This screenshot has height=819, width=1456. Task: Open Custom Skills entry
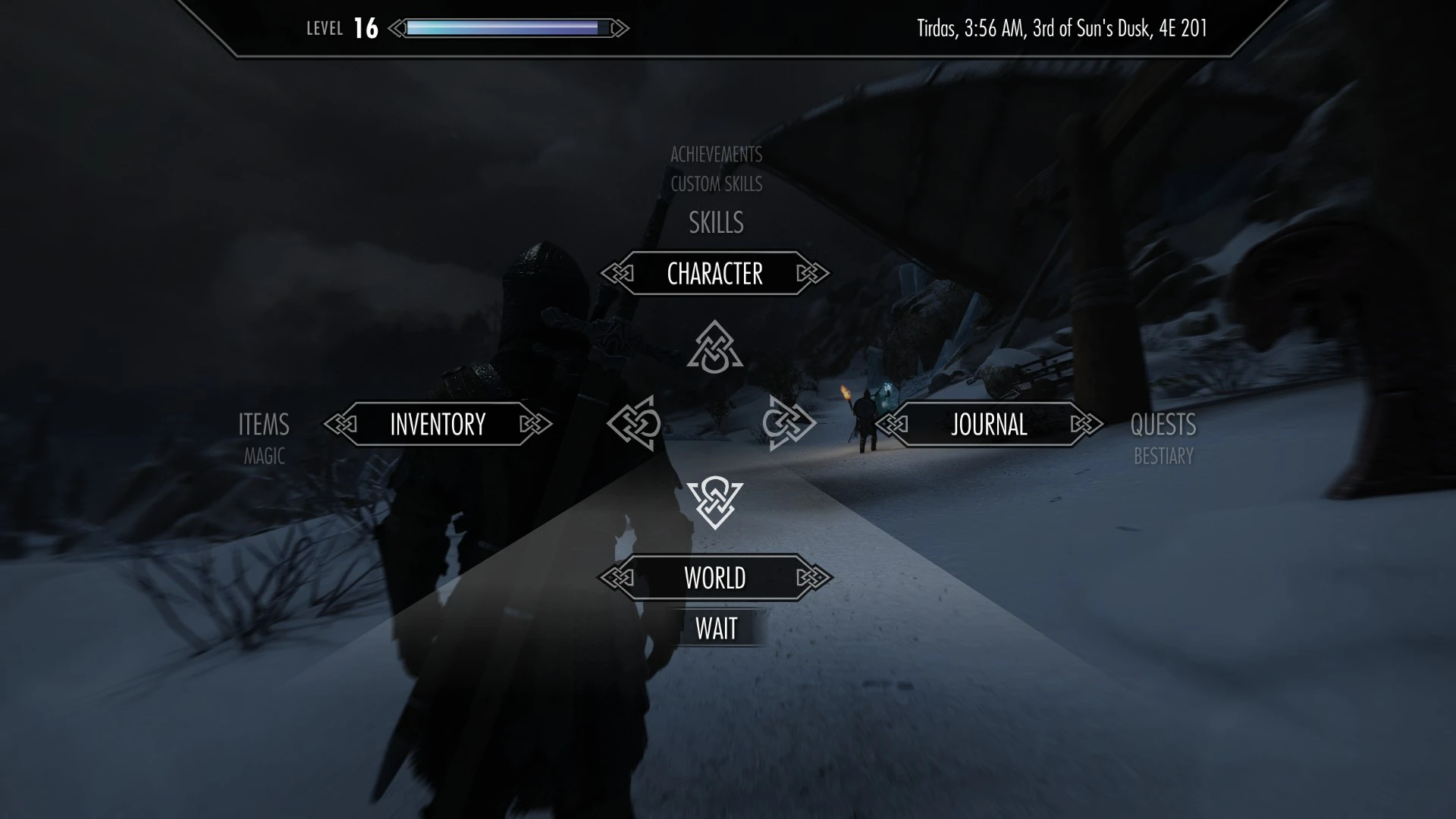tap(716, 184)
